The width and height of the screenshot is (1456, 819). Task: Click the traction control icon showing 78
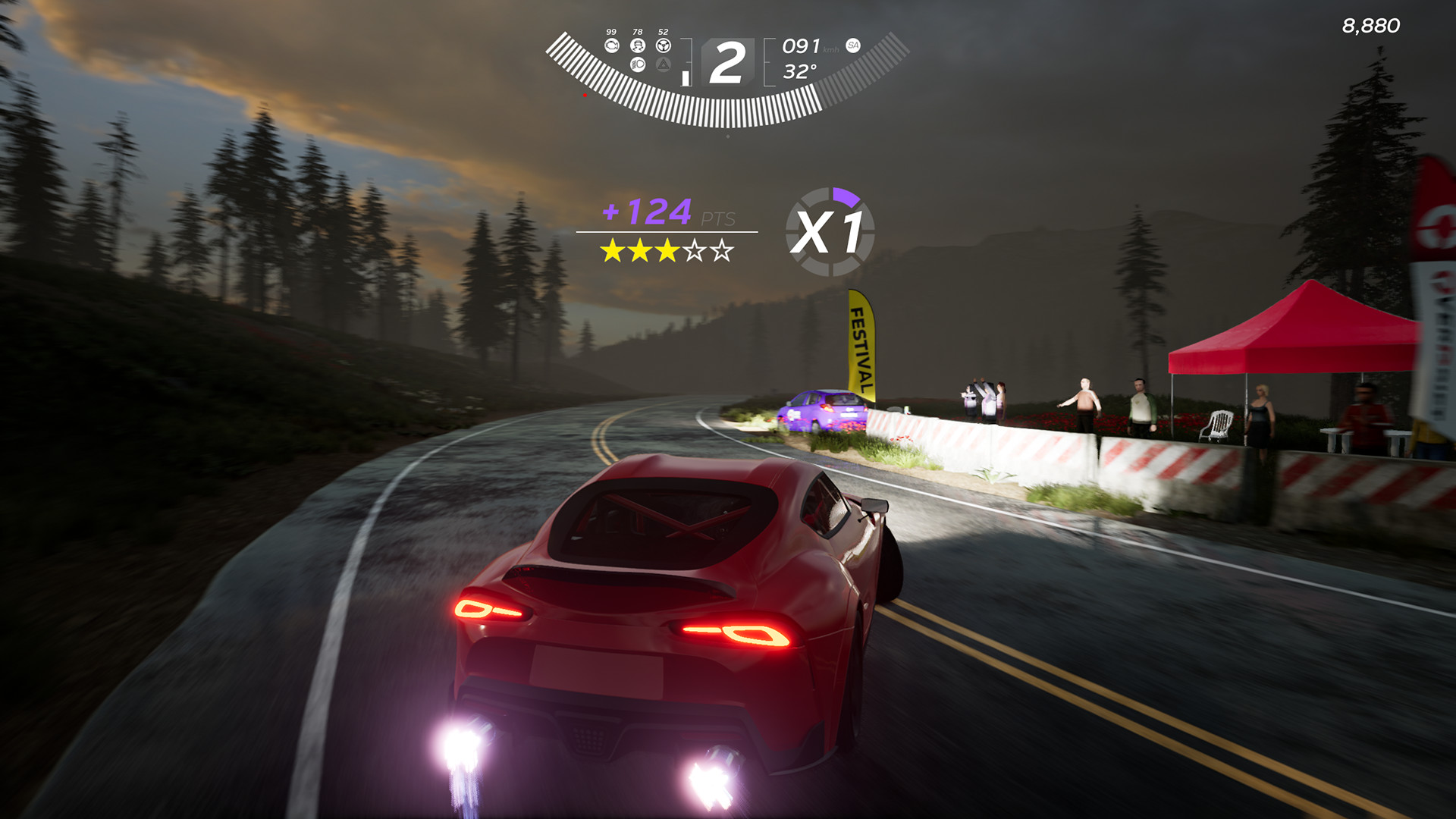[637, 46]
